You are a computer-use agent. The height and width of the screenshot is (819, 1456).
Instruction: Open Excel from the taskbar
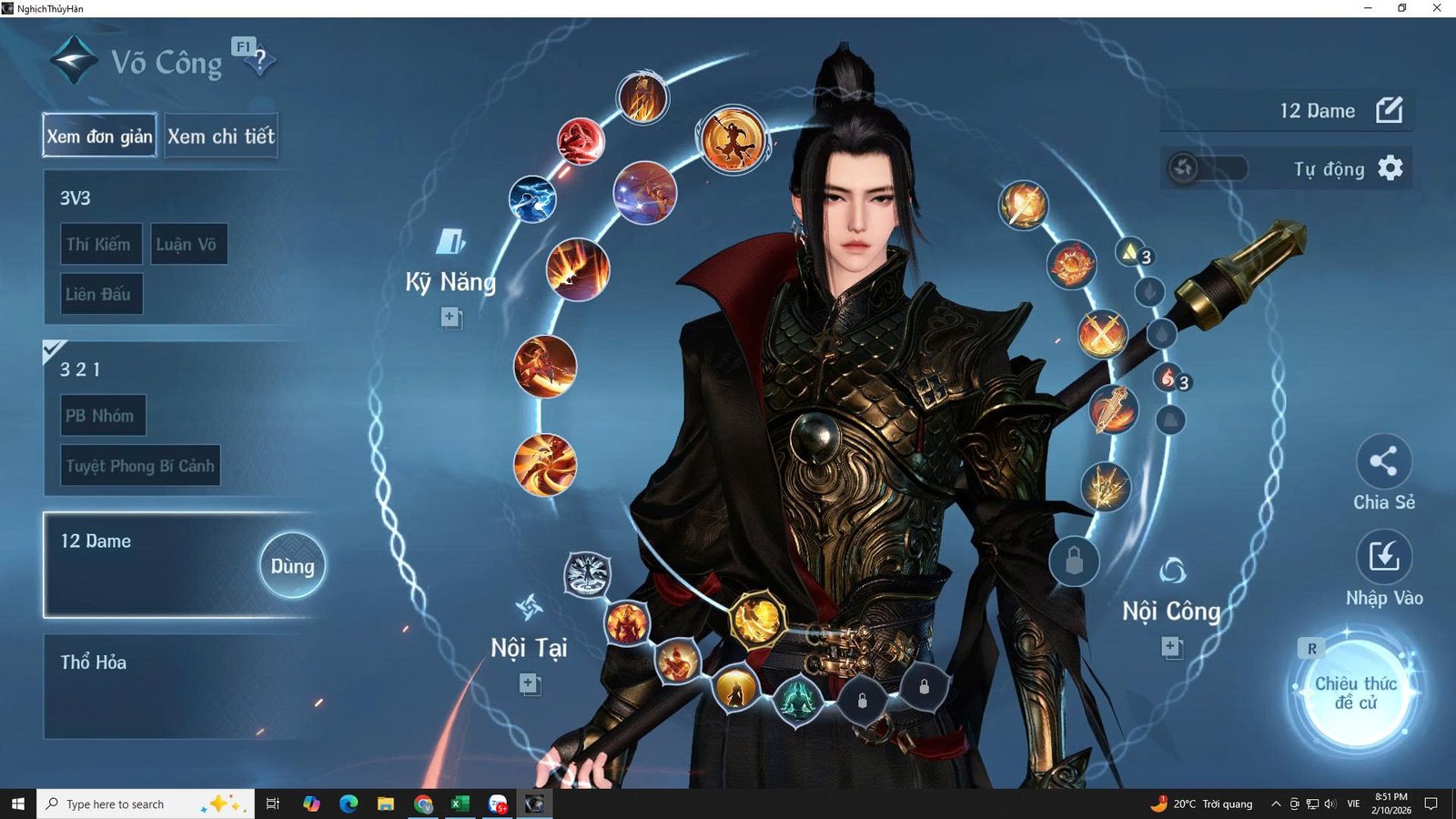click(x=459, y=804)
